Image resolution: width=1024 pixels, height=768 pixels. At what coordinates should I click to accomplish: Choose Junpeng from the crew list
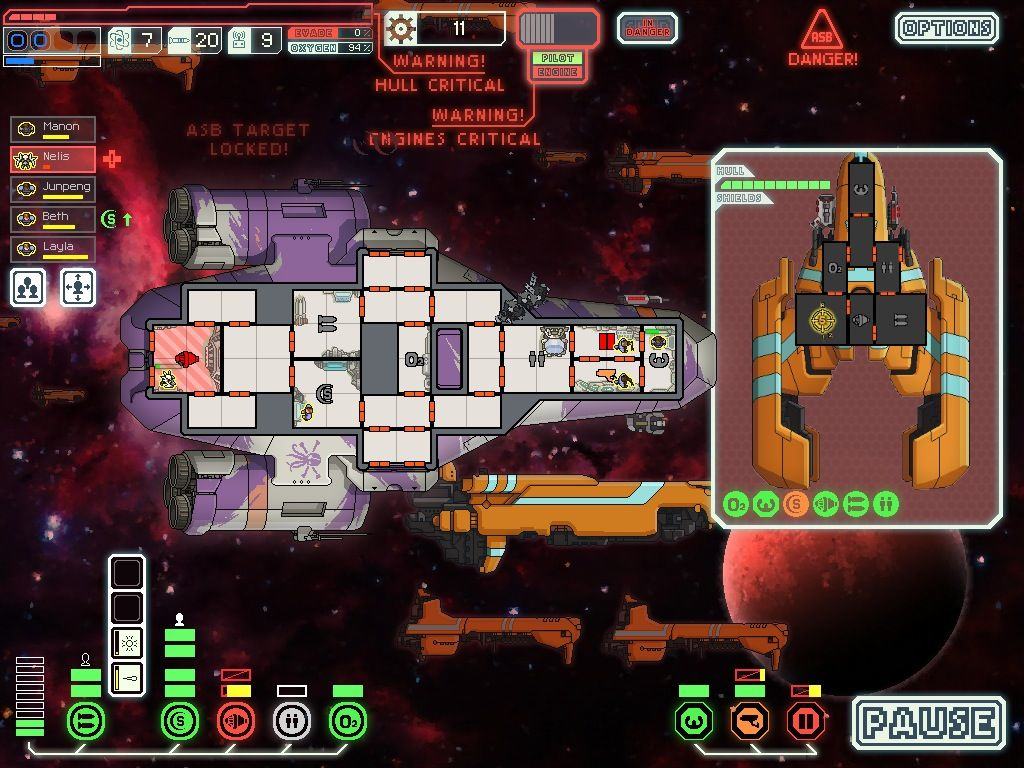pos(54,189)
